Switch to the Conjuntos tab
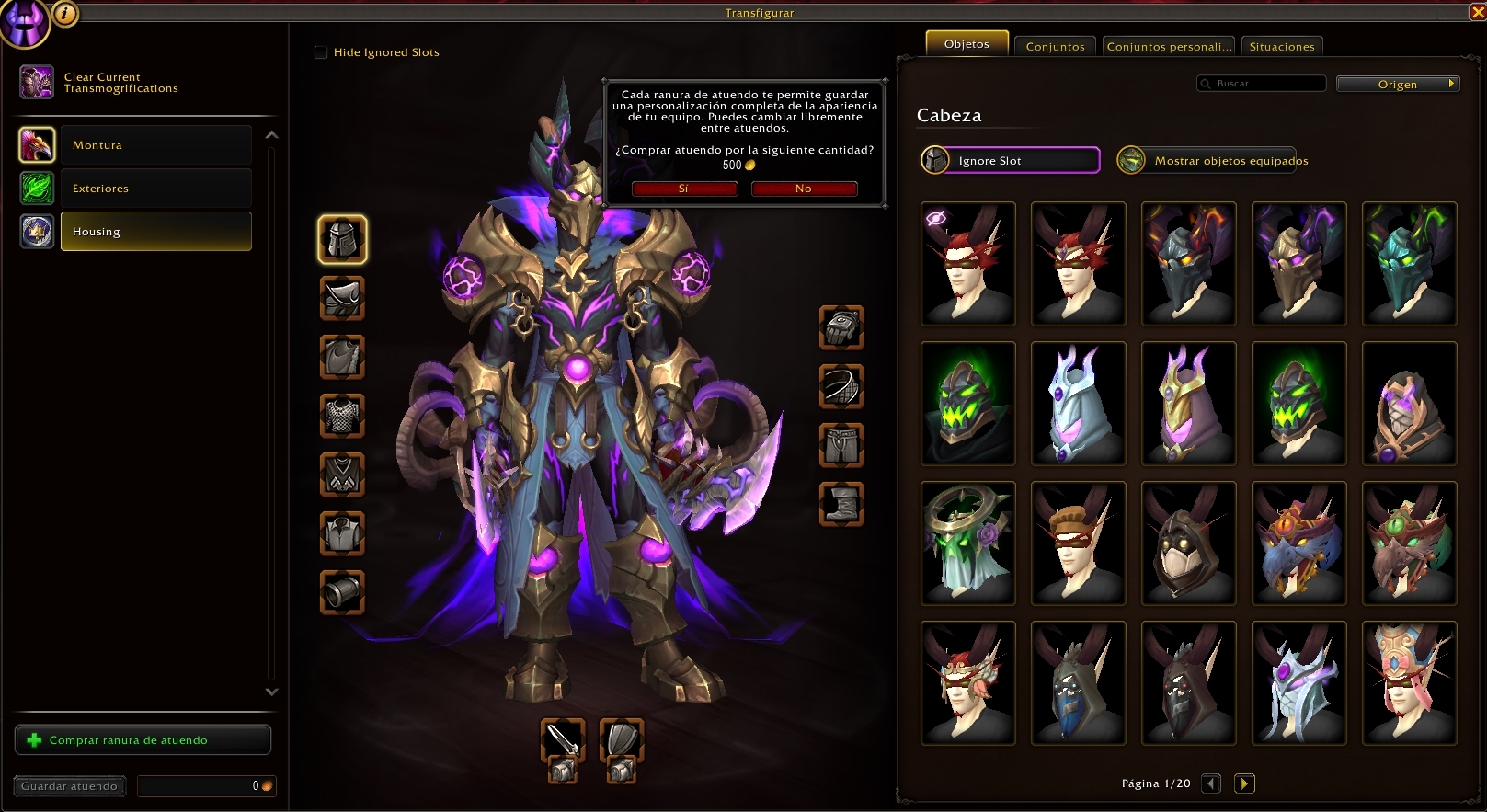Screen dimensions: 1487x812 1055,46
